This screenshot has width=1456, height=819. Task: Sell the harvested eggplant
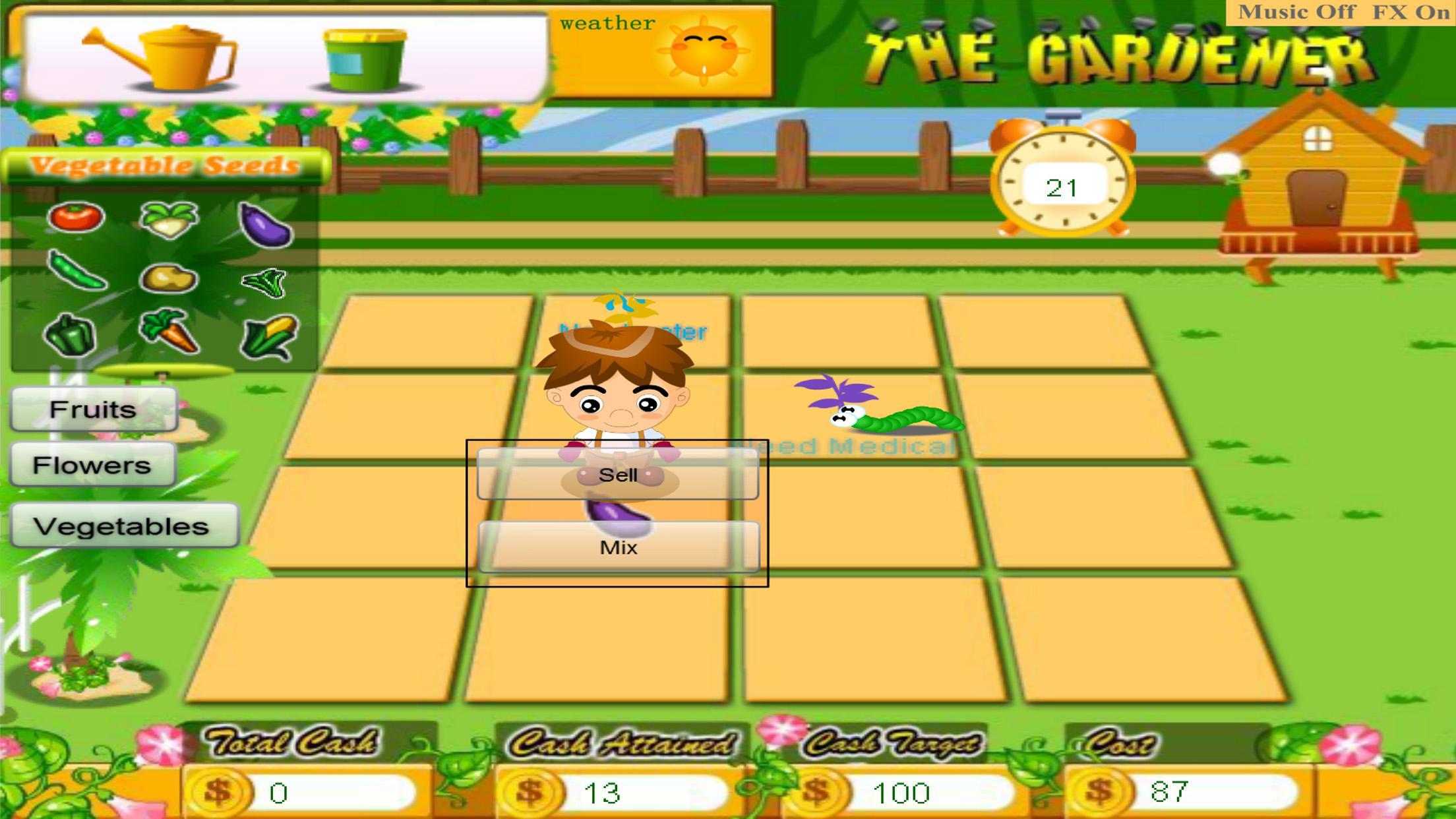[618, 475]
